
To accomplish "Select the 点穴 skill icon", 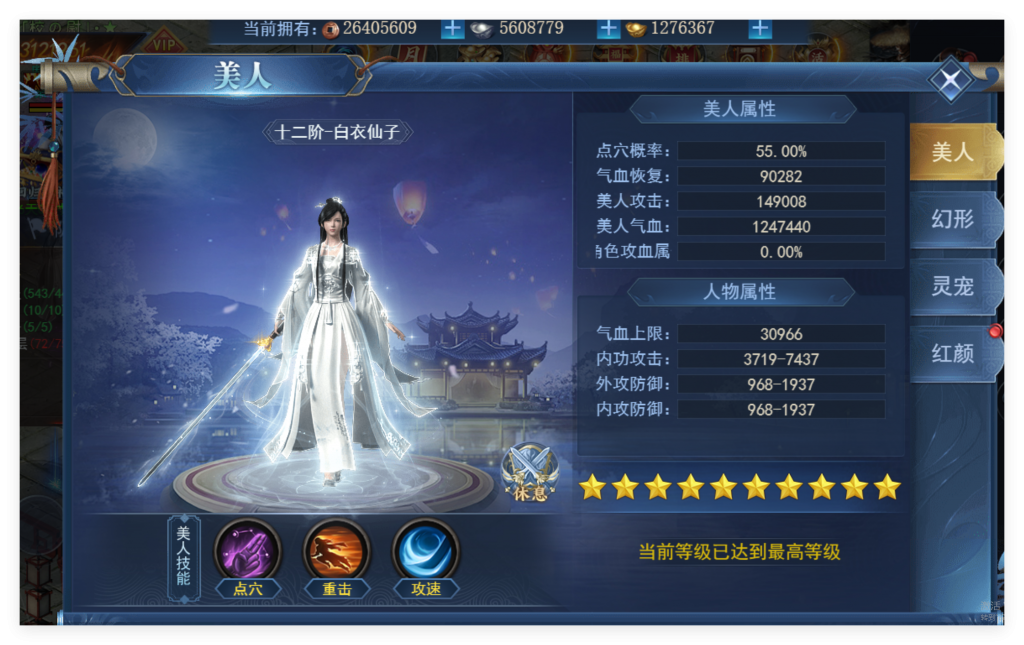I will point(248,551).
